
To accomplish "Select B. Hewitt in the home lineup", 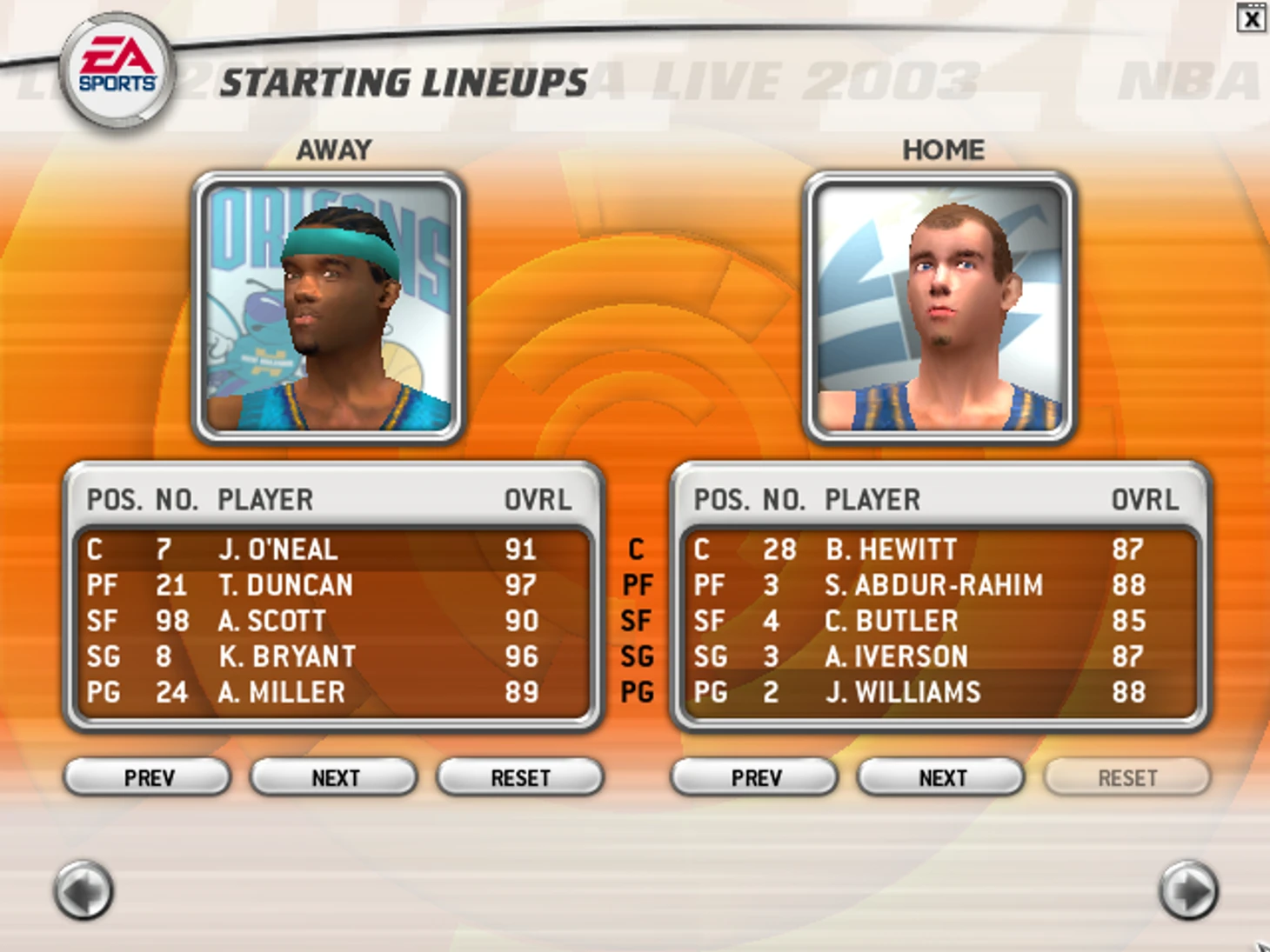I will [938, 549].
